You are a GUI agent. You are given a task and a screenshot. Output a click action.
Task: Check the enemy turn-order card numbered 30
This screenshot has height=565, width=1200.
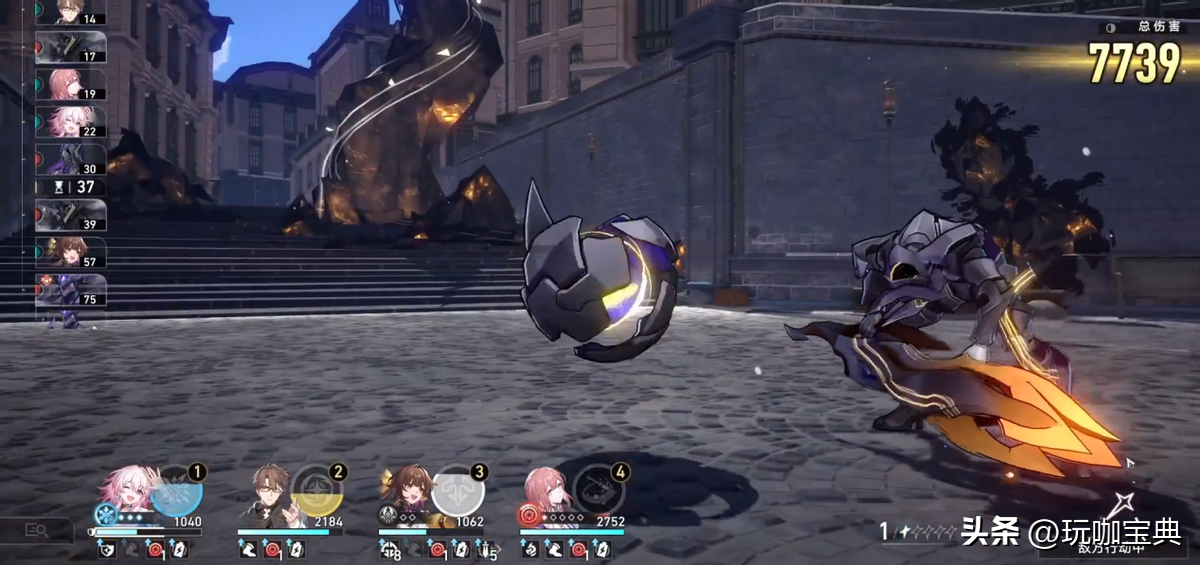click(72, 160)
